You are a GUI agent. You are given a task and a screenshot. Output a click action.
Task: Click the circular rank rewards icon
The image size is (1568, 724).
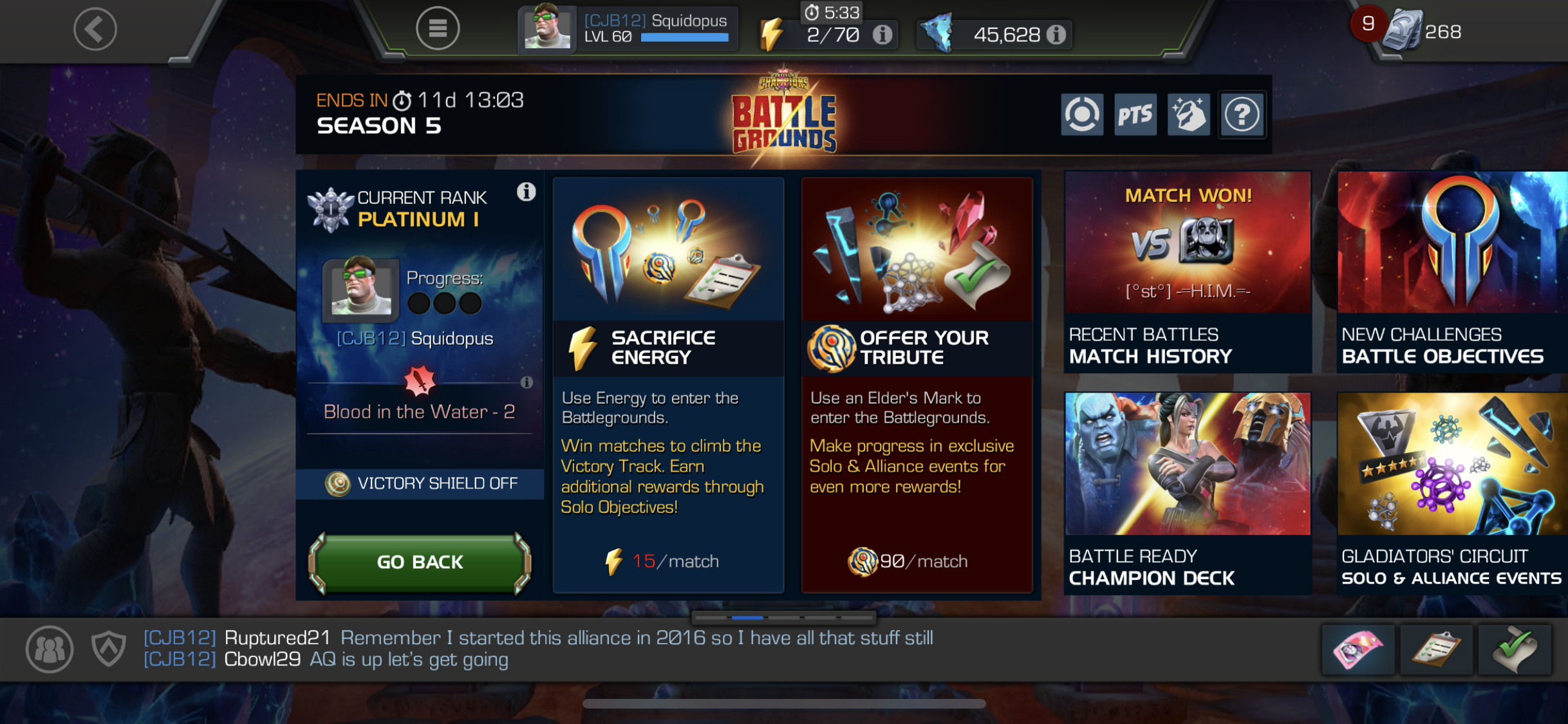[1081, 115]
